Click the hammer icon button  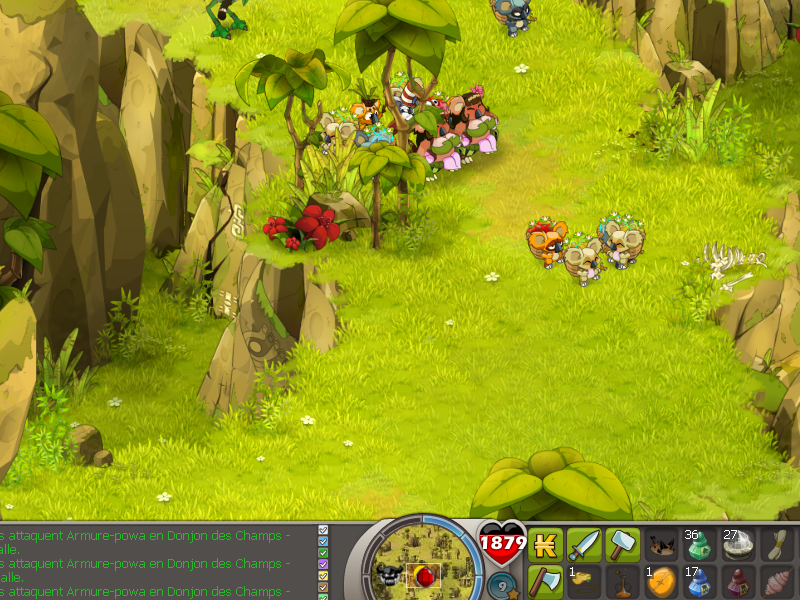pos(622,545)
